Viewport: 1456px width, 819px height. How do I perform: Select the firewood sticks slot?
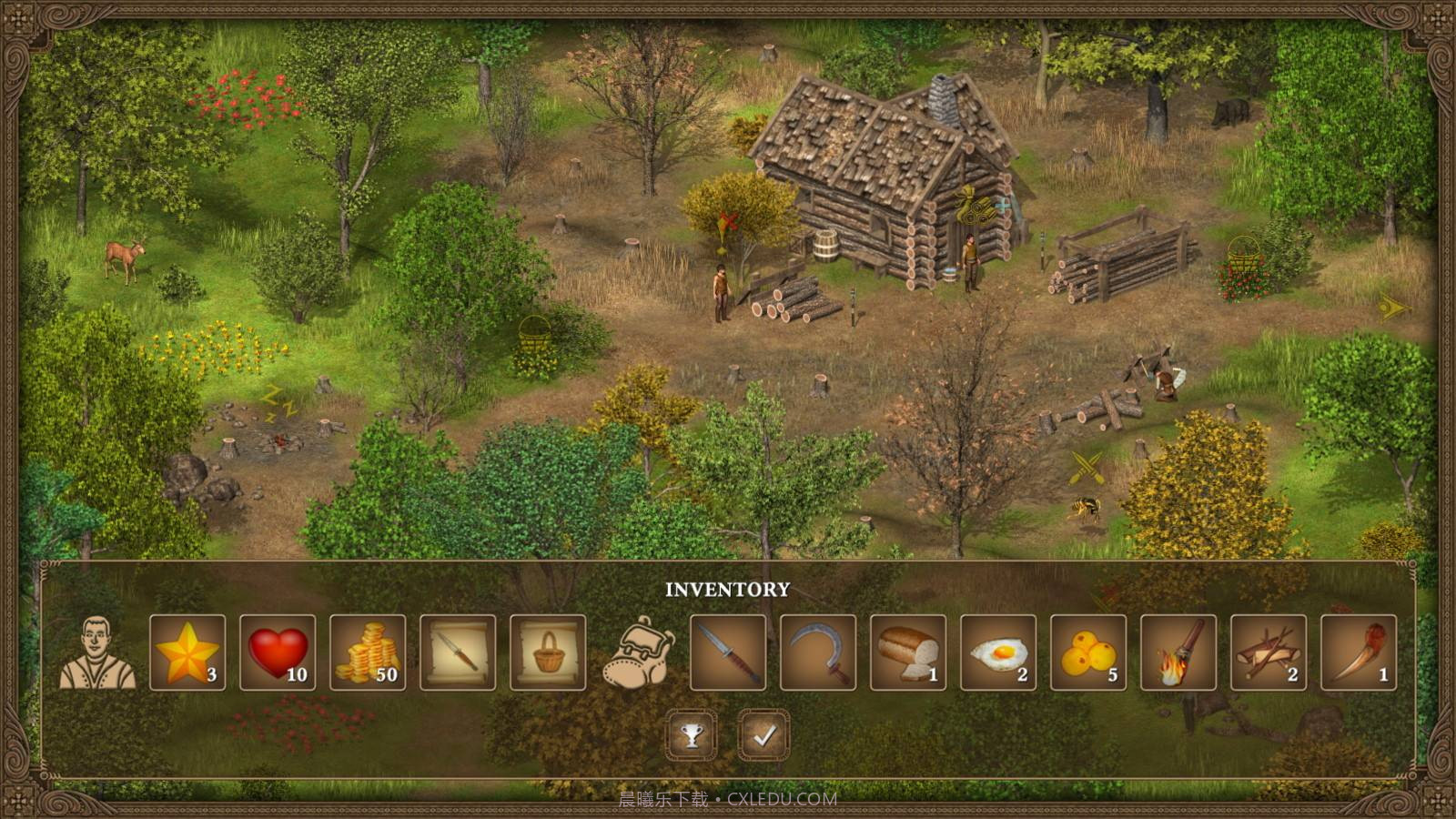click(1269, 652)
